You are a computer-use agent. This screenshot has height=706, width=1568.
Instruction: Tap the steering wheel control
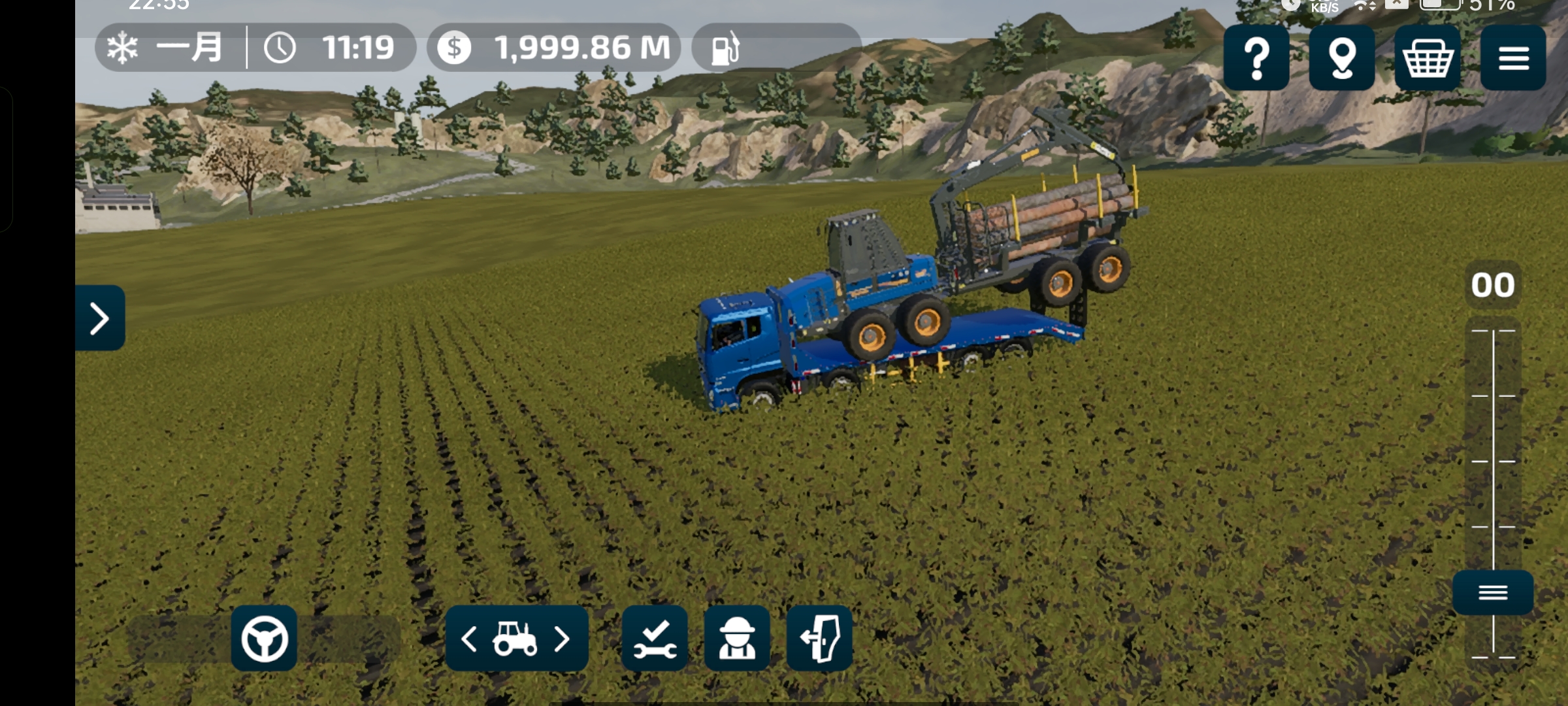[264, 638]
